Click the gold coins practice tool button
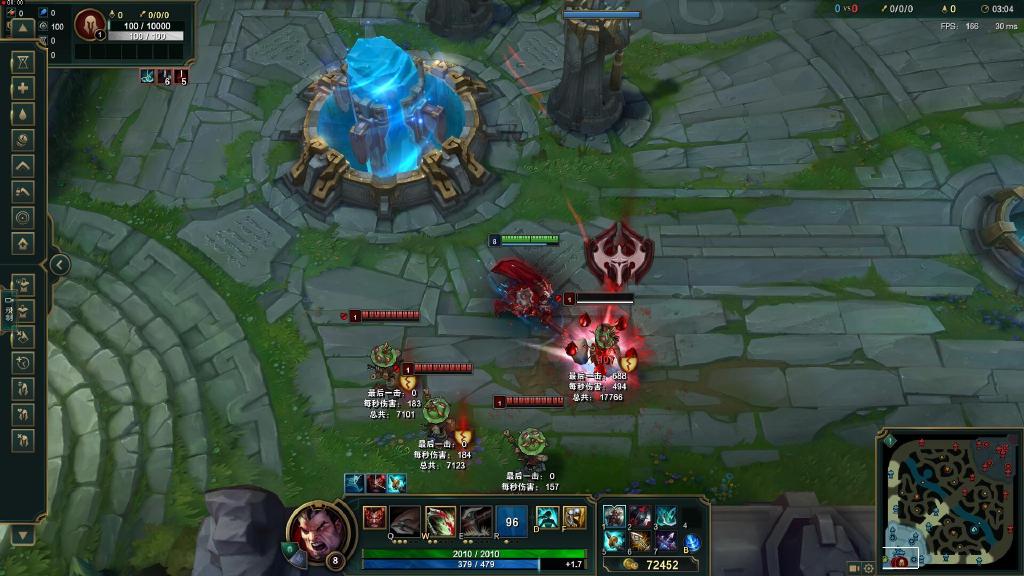 [x=23, y=140]
